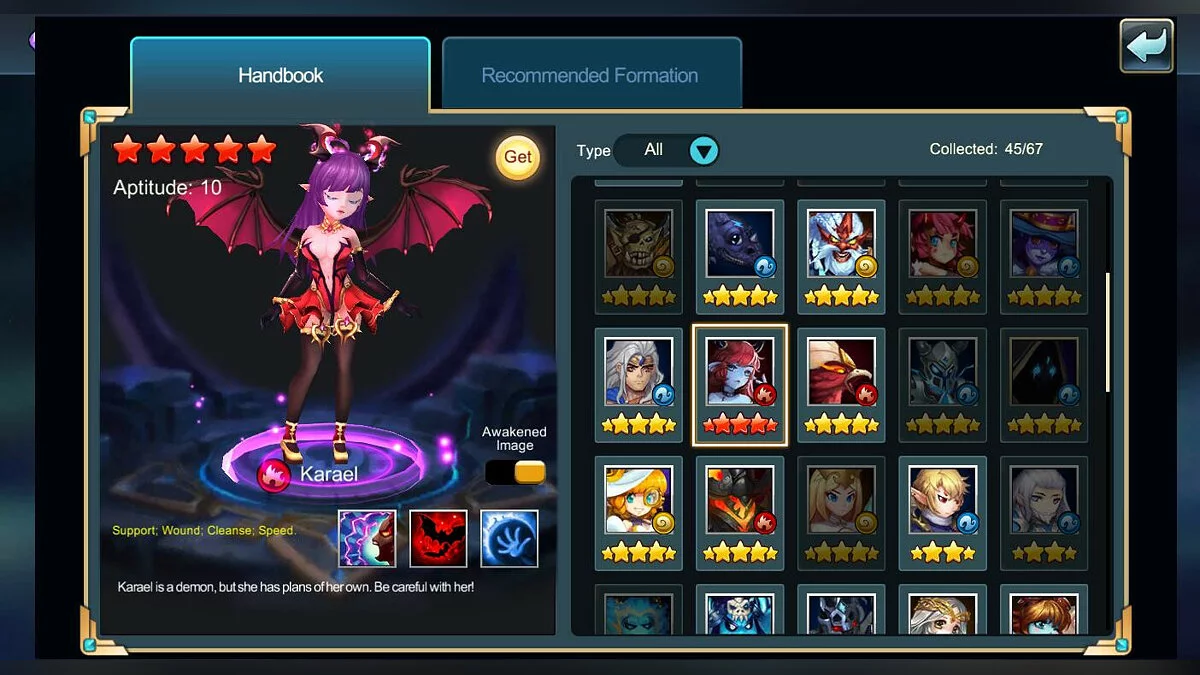View the lightning face skill icon
The width and height of the screenshot is (1200, 675).
(367, 538)
